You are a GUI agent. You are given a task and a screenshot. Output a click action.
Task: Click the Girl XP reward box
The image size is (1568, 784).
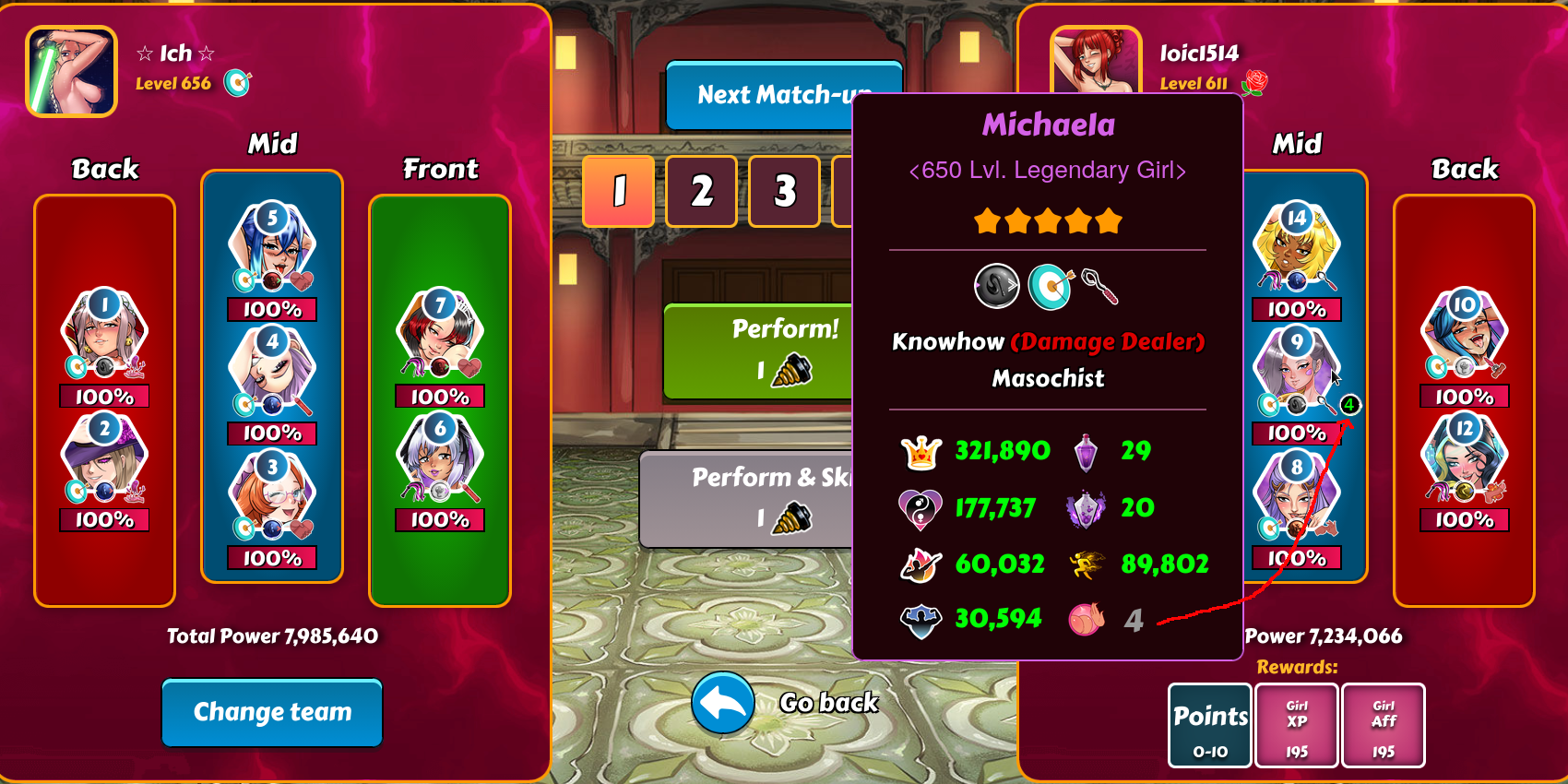pyautogui.click(x=1296, y=726)
